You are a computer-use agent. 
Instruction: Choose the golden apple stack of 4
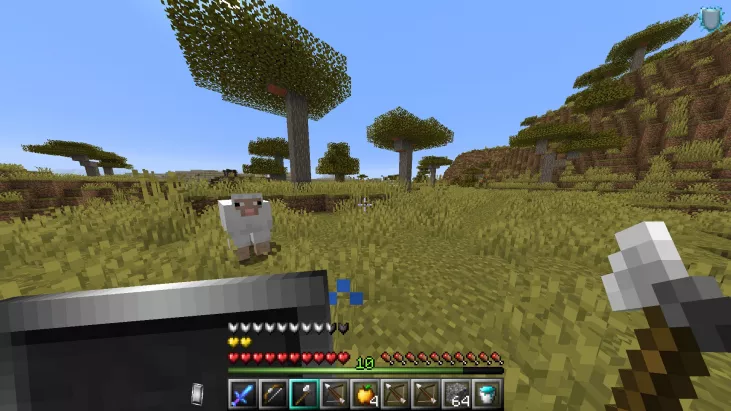point(364,393)
